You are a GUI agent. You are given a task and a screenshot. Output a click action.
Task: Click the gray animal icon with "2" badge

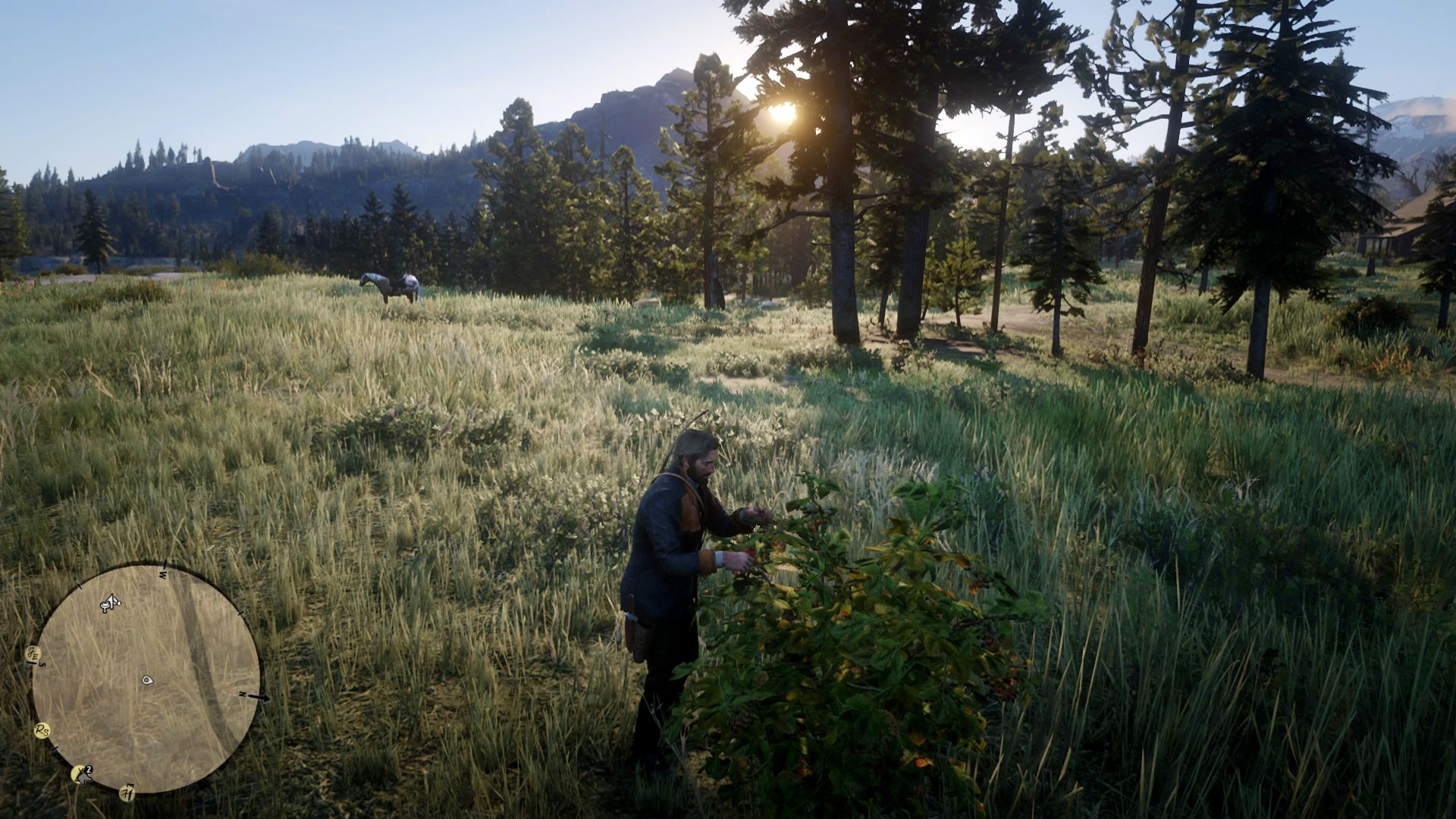pyautogui.click(x=83, y=773)
